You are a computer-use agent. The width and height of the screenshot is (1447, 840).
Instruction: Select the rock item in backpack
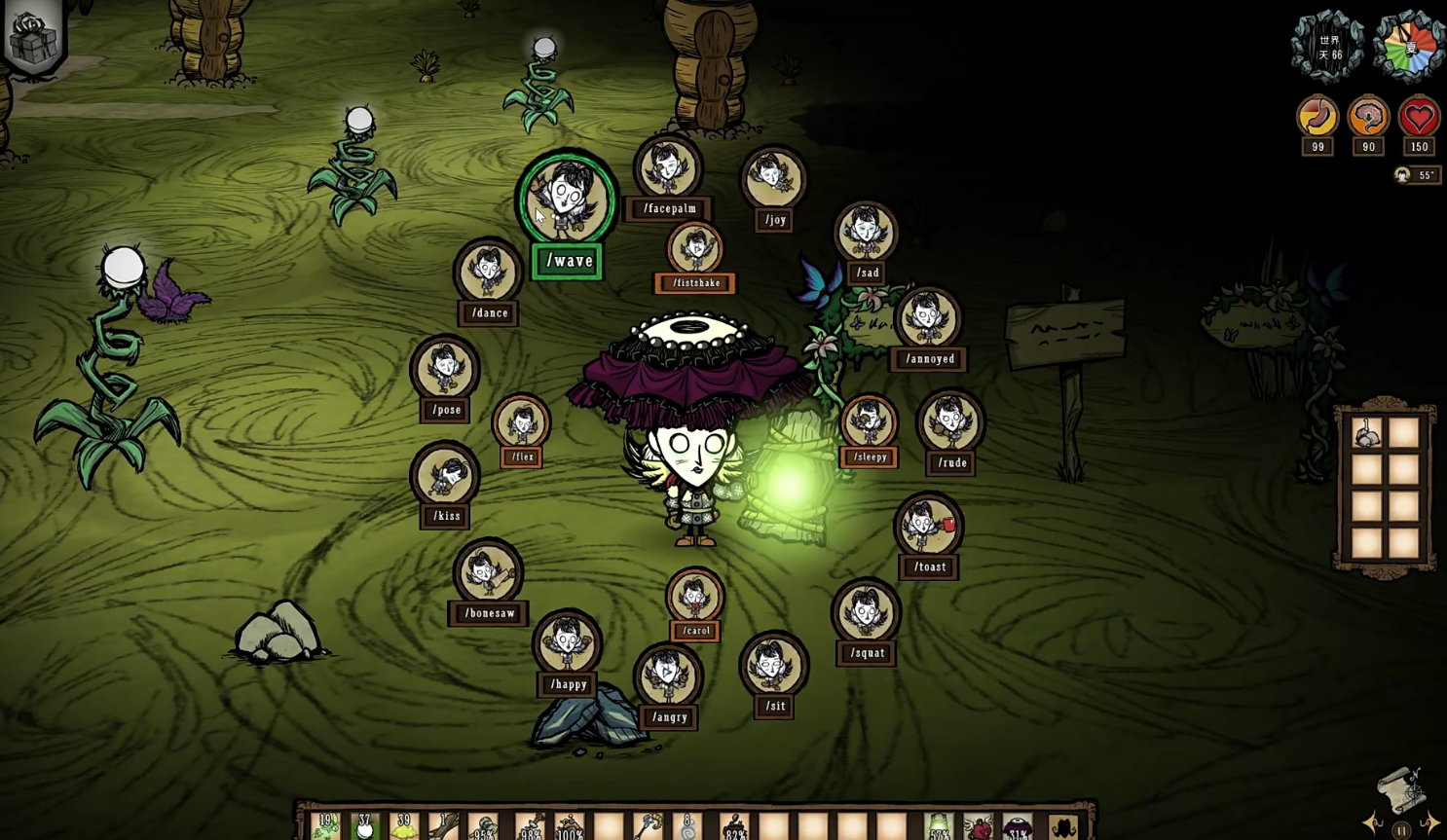1367,433
